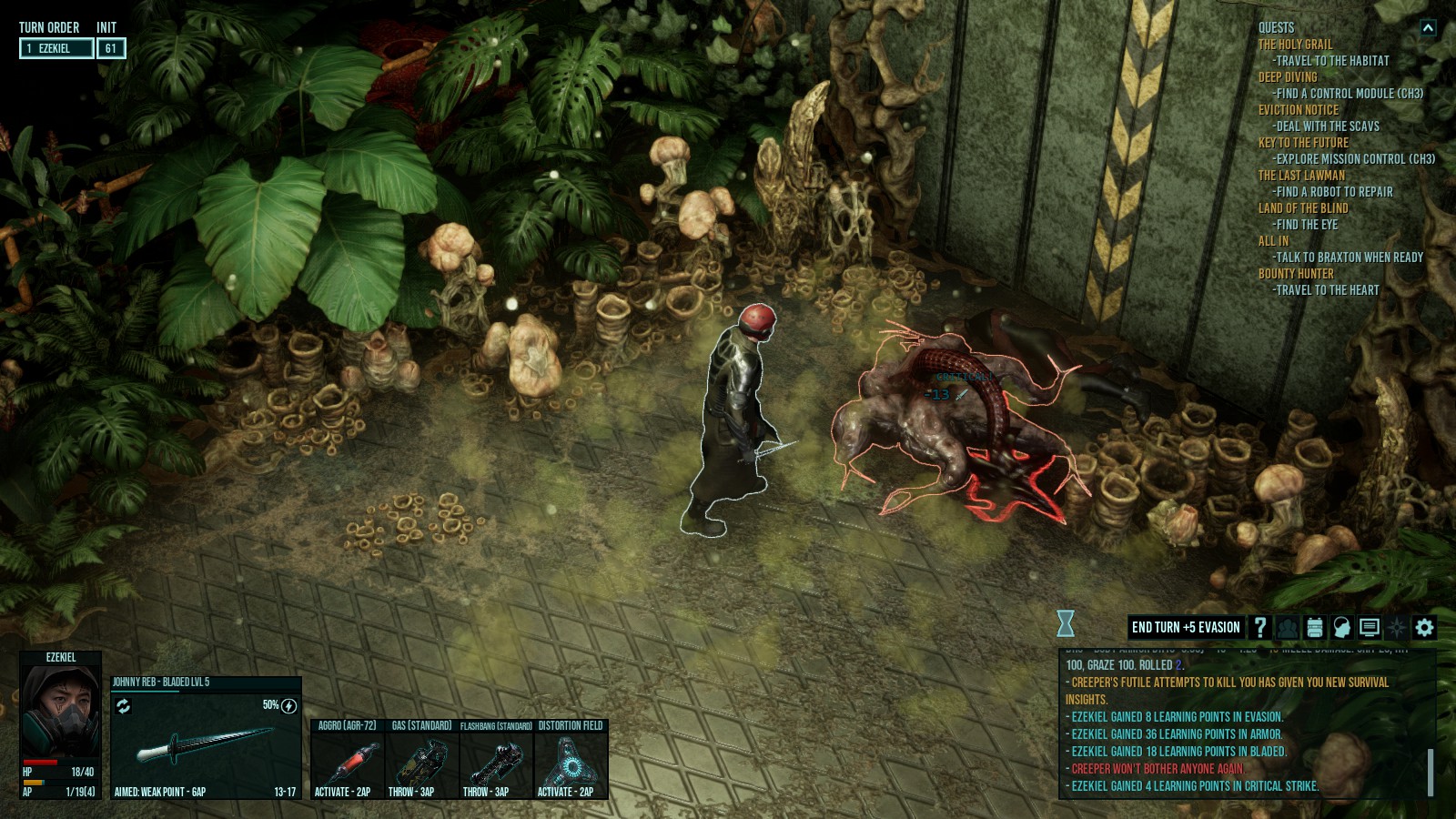The image size is (1456, 819).
Task: Select The Holy Grail quest entry
Action: [1295, 45]
